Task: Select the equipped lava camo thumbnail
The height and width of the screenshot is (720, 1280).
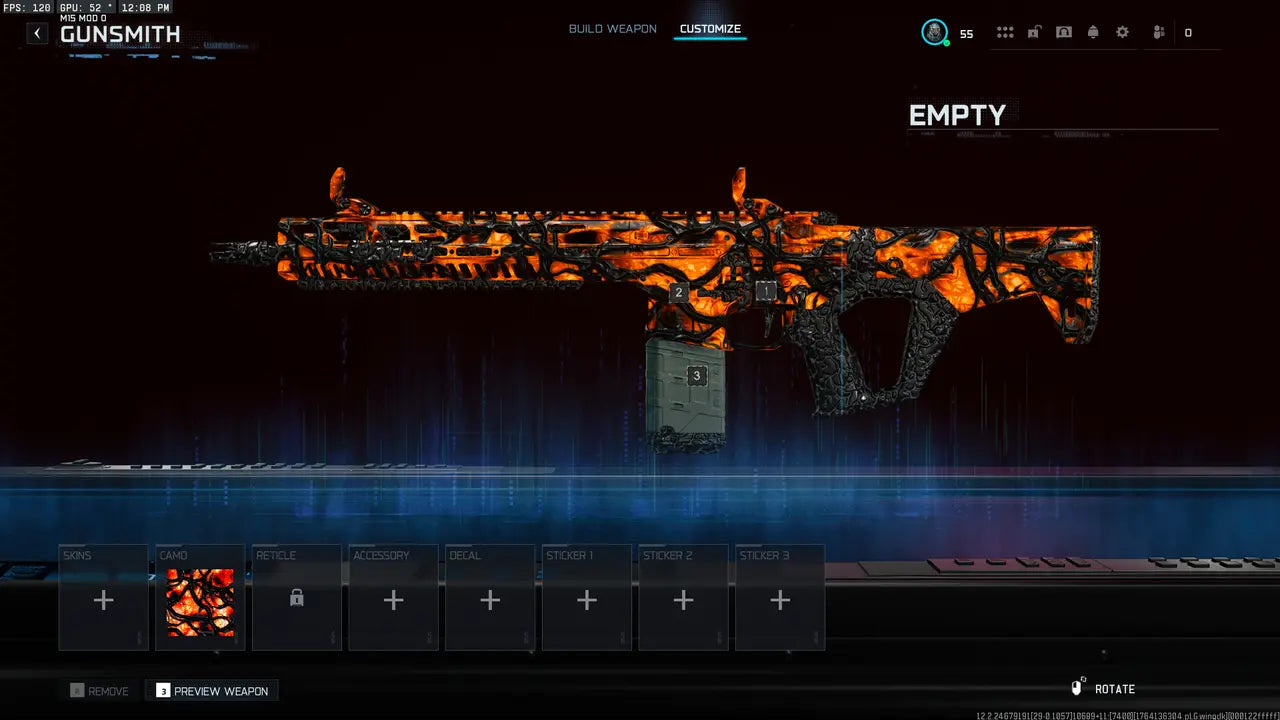Action: 199,600
